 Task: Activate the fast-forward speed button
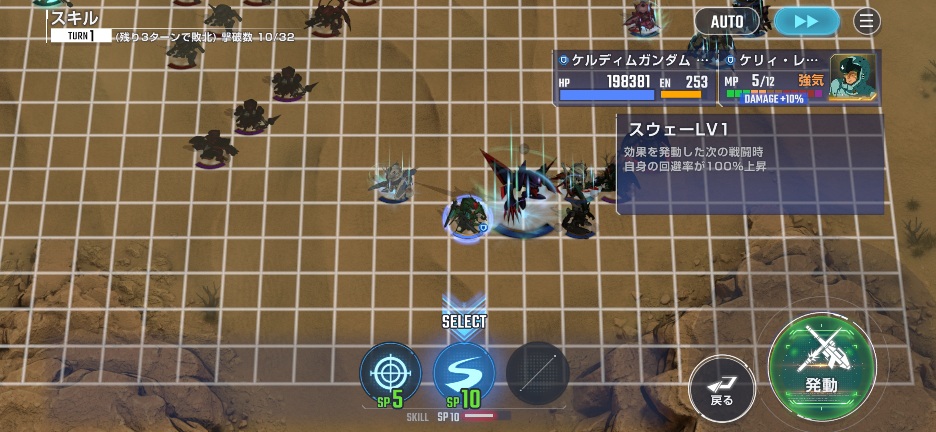point(805,20)
